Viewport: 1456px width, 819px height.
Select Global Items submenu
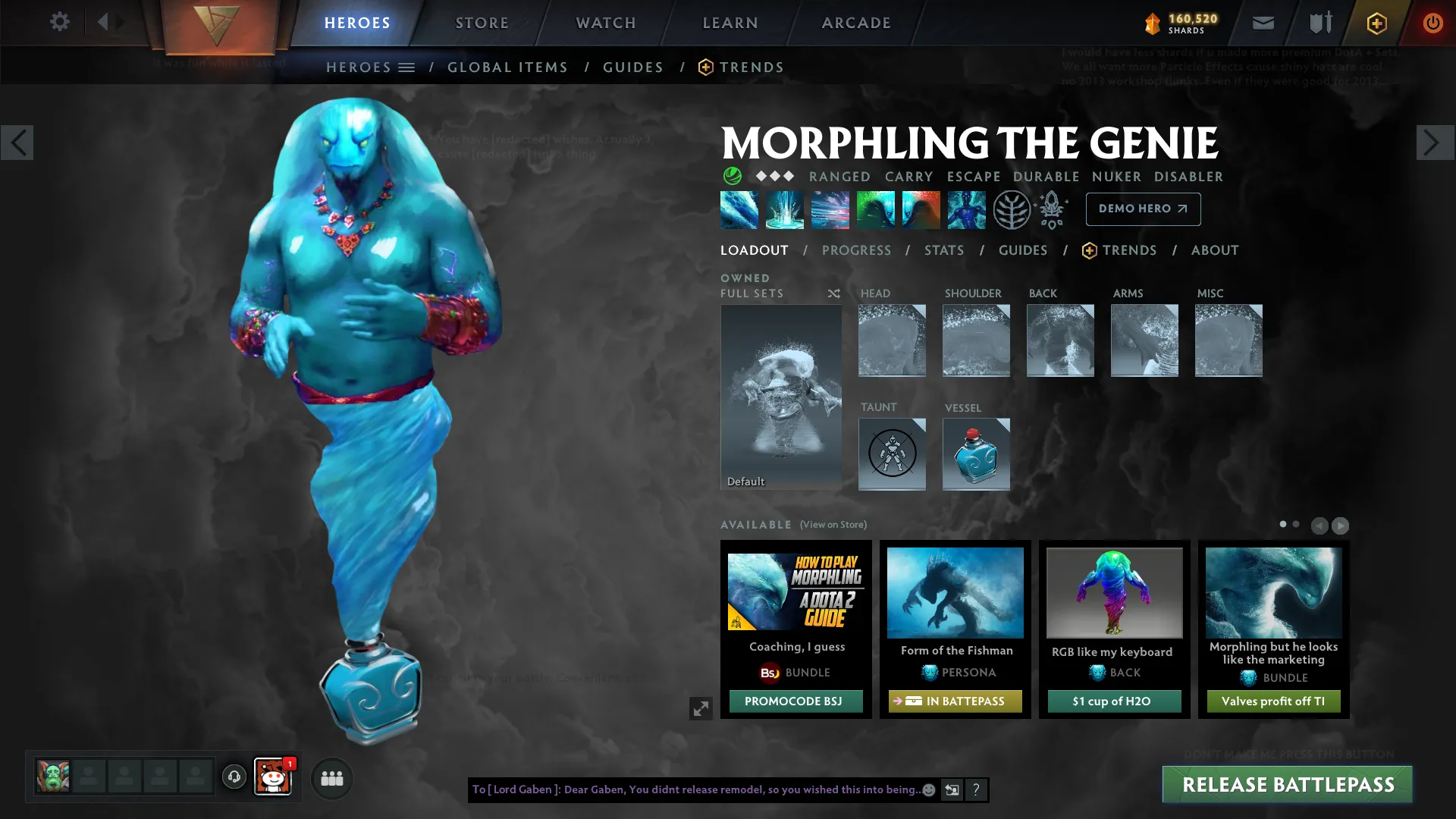point(507,67)
